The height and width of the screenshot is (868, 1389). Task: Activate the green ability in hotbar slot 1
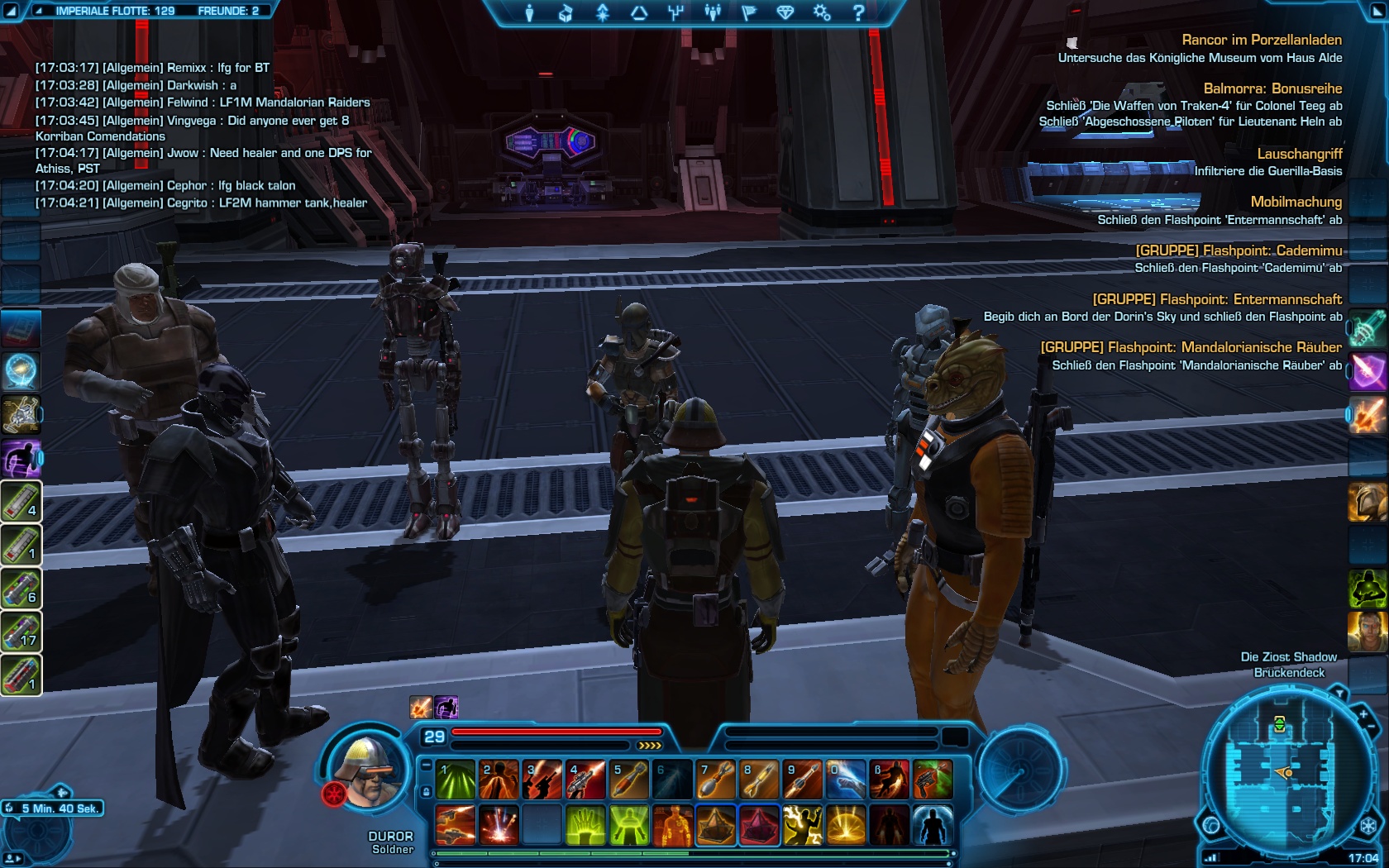[x=456, y=780]
